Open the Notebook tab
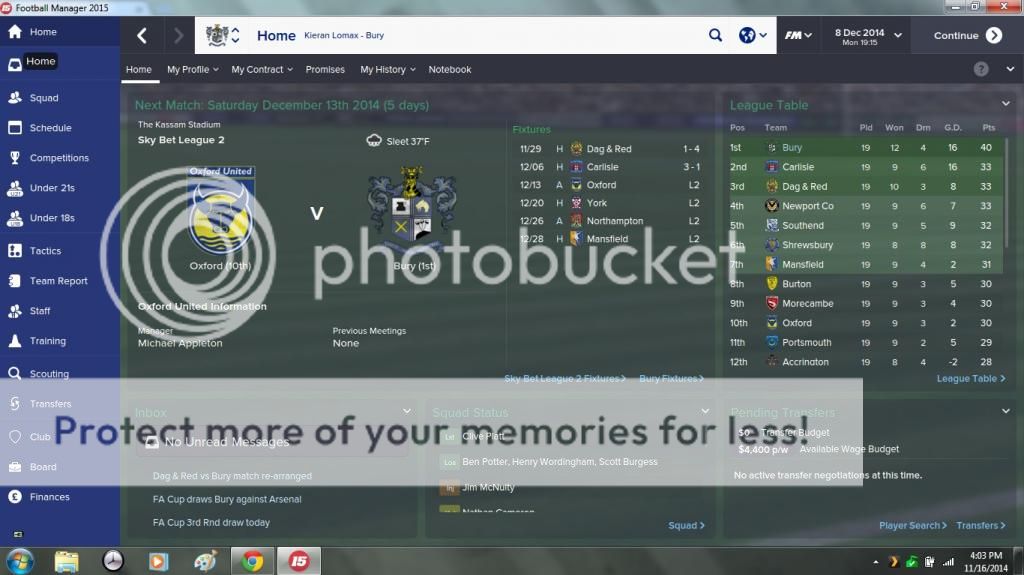This screenshot has width=1024, height=575. 450,70
